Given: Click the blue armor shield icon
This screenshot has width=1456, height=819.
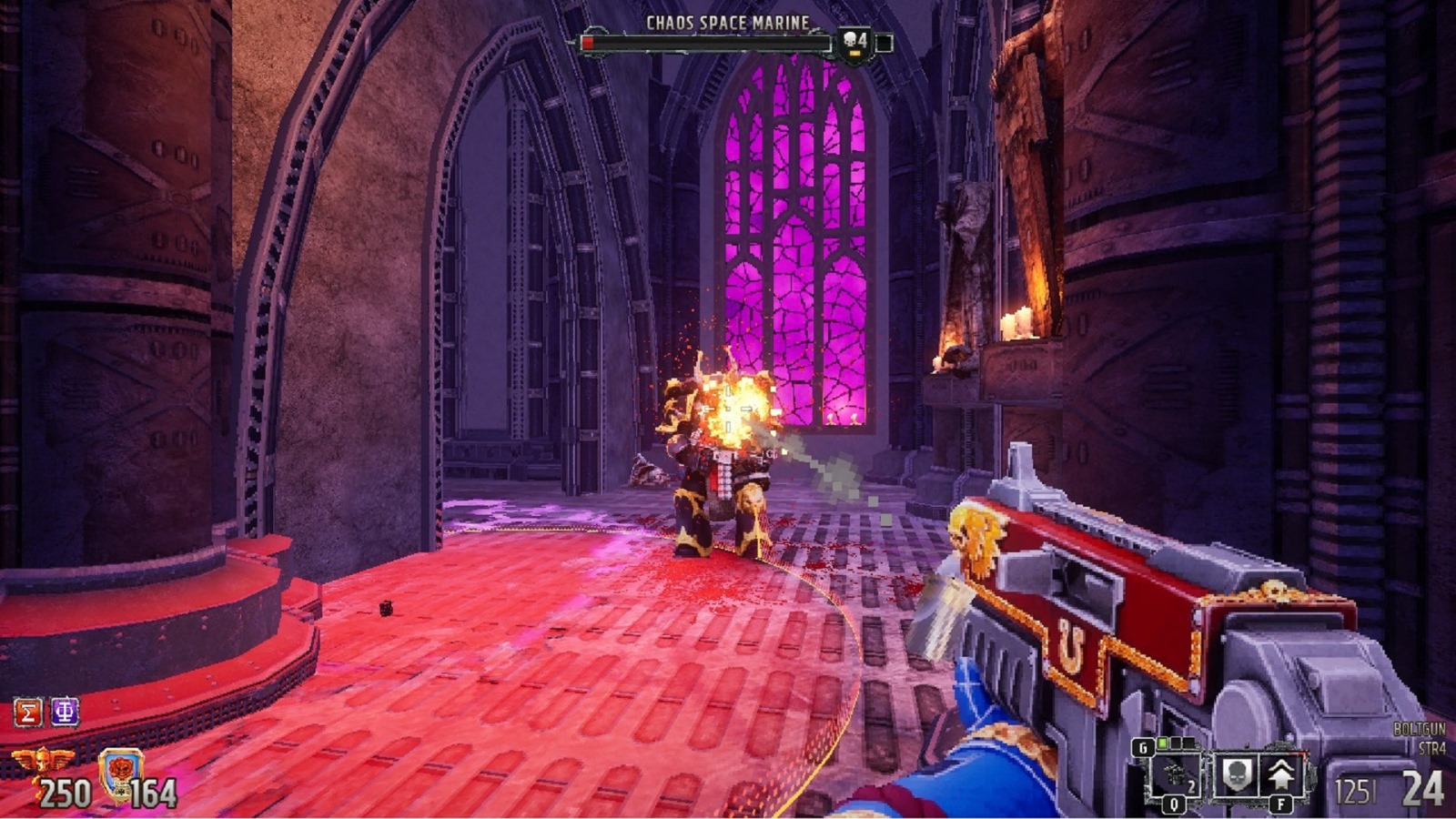Looking at the screenshot, I should pyautogui.click(x=121, y=773).
